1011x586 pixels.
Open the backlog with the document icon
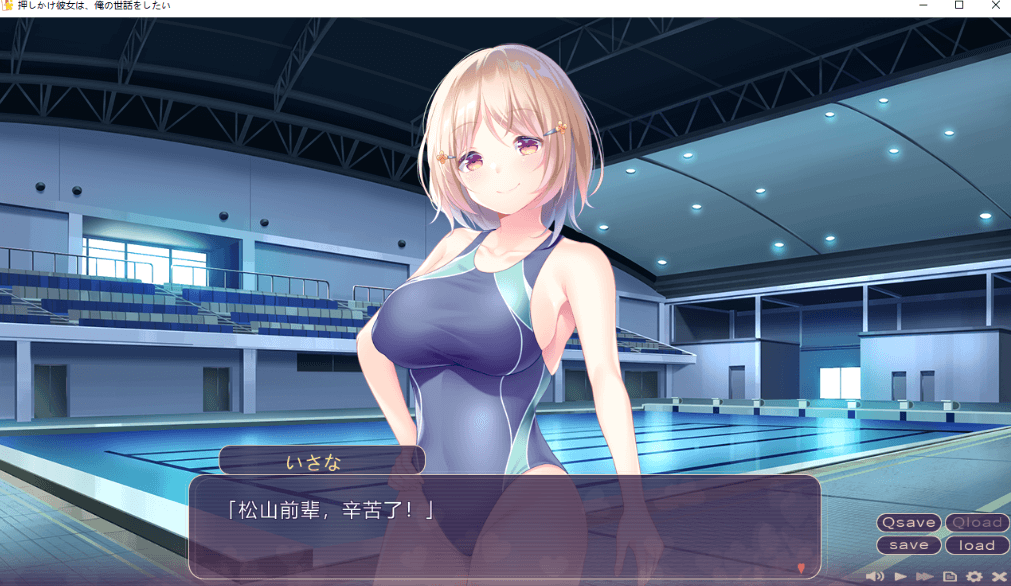[x=950, y=577]
